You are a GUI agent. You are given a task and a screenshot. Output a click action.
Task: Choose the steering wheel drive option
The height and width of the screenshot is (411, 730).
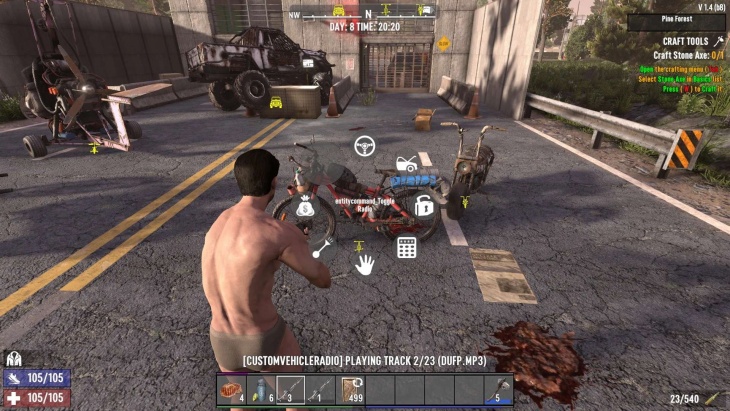coord(366,146)
